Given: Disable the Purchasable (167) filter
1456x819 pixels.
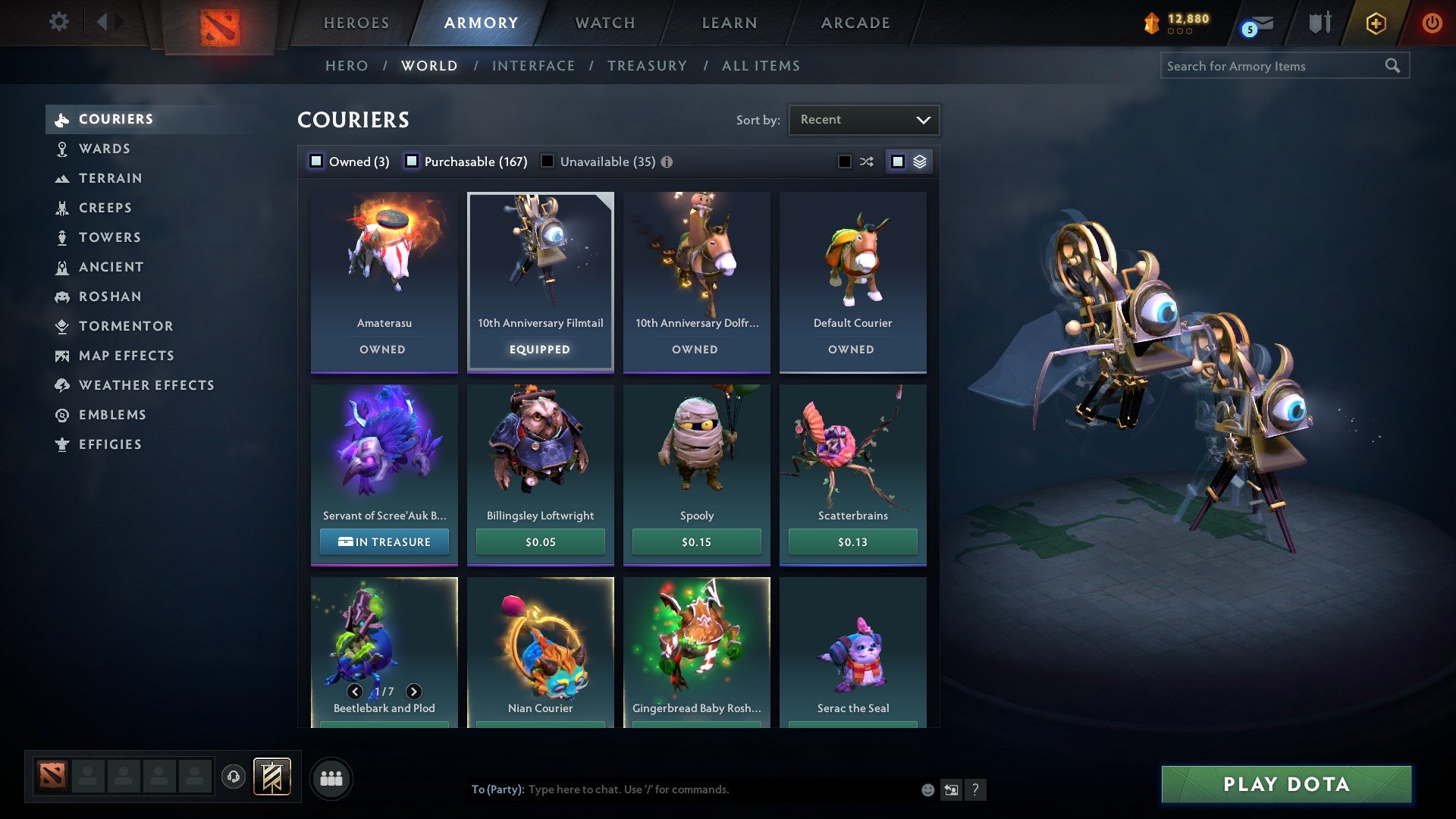Looking at the screenshot, I should [413, 161].
